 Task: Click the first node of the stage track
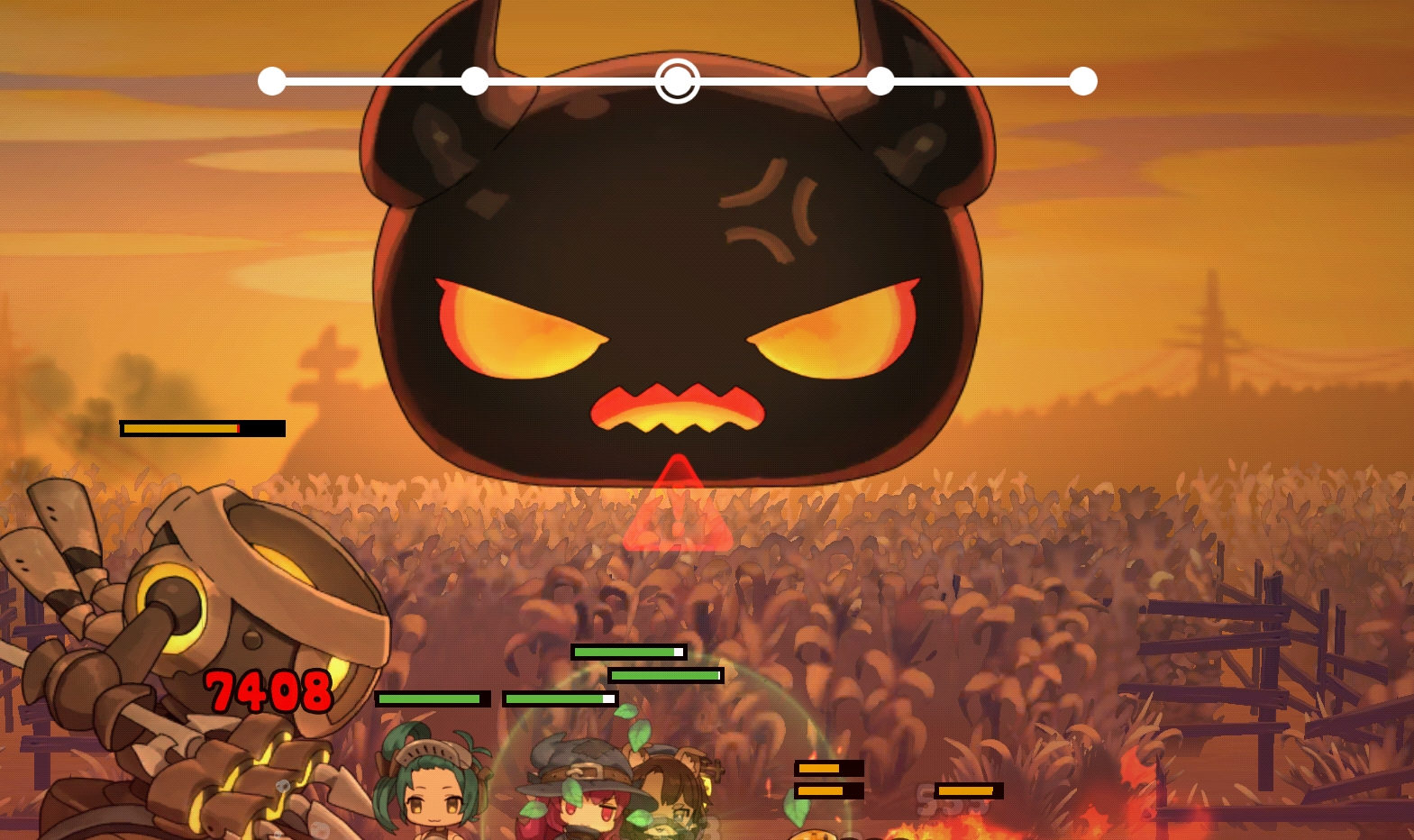[272, 81]
